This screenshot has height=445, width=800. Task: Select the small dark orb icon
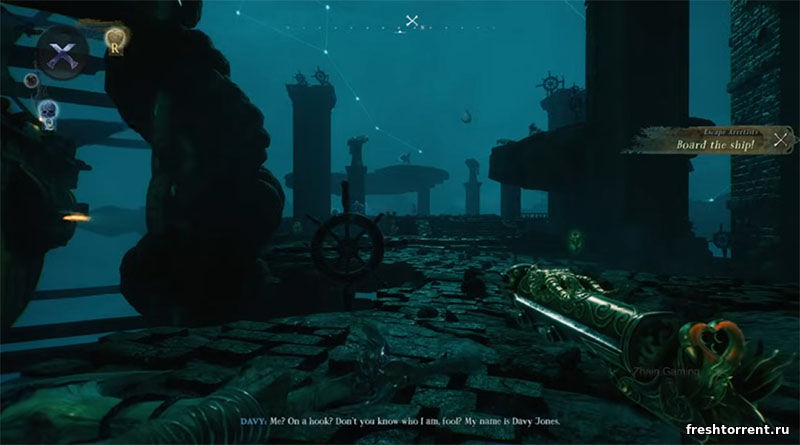[x=32, y=82]
